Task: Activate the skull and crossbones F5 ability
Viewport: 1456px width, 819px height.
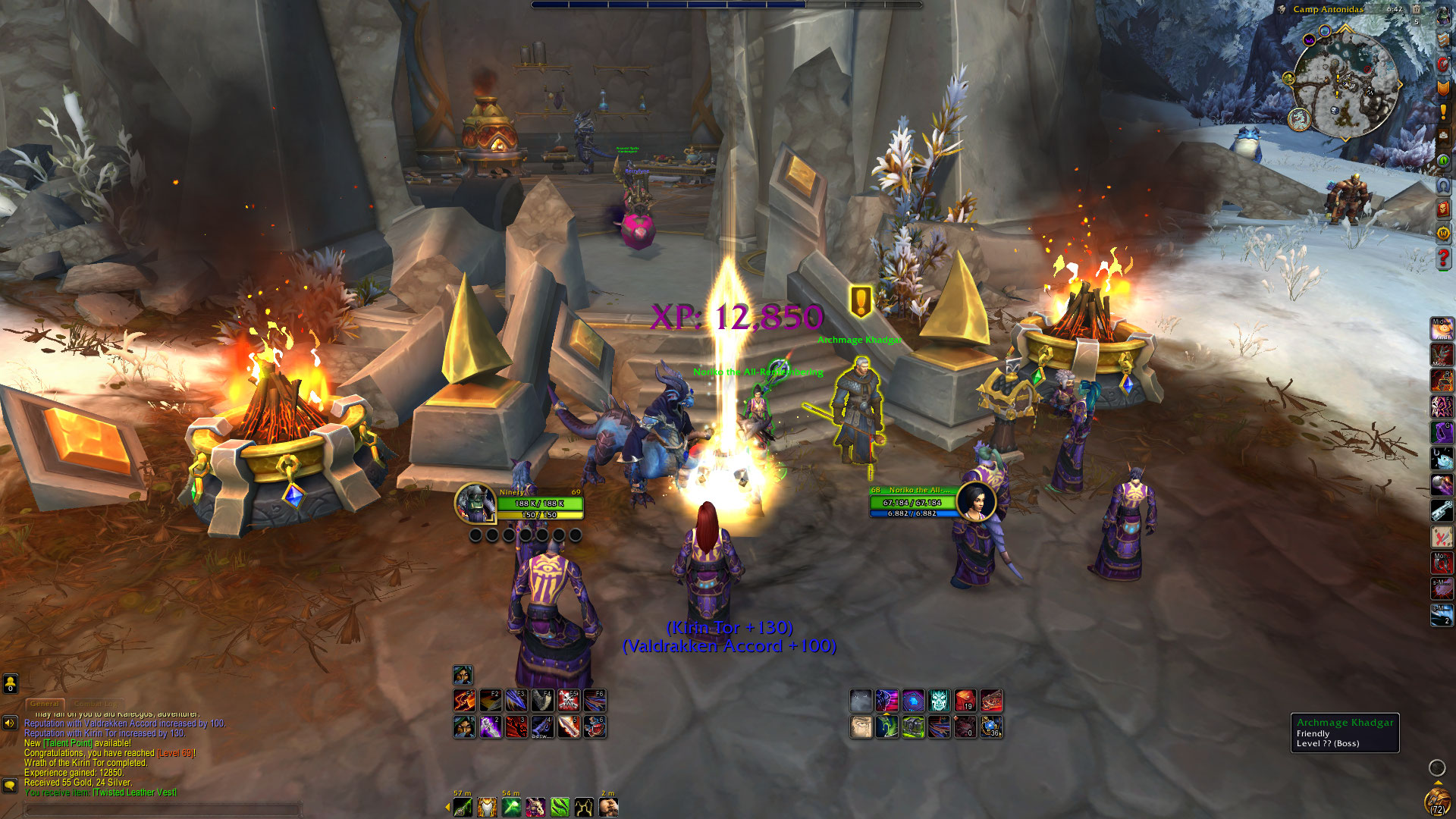Action: (x=569, y=700)
